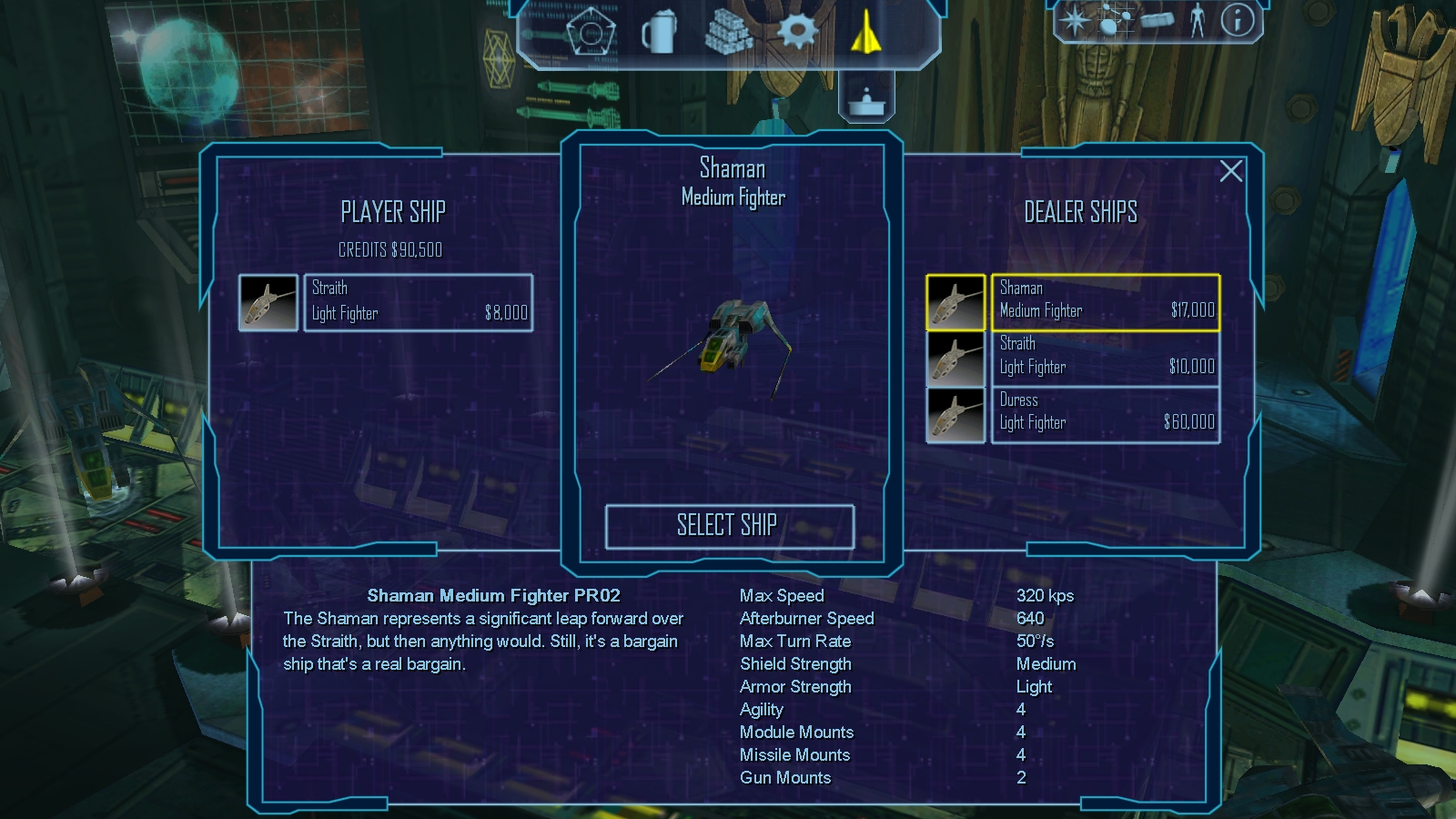Close the ship dealer window

[x=1230, y=171]
